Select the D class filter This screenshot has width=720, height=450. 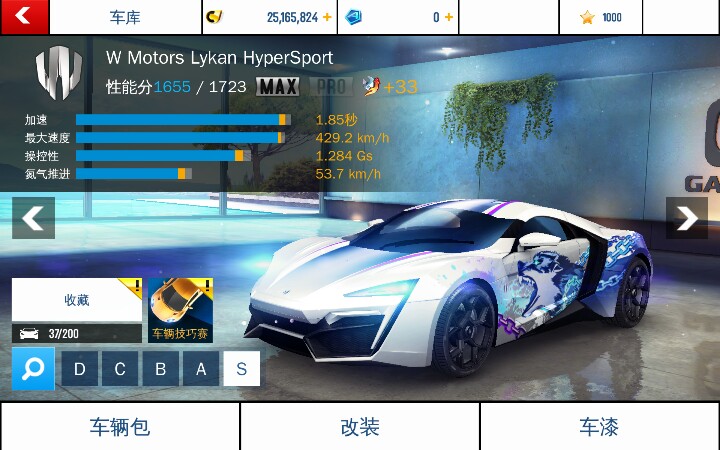pos(80,370)
